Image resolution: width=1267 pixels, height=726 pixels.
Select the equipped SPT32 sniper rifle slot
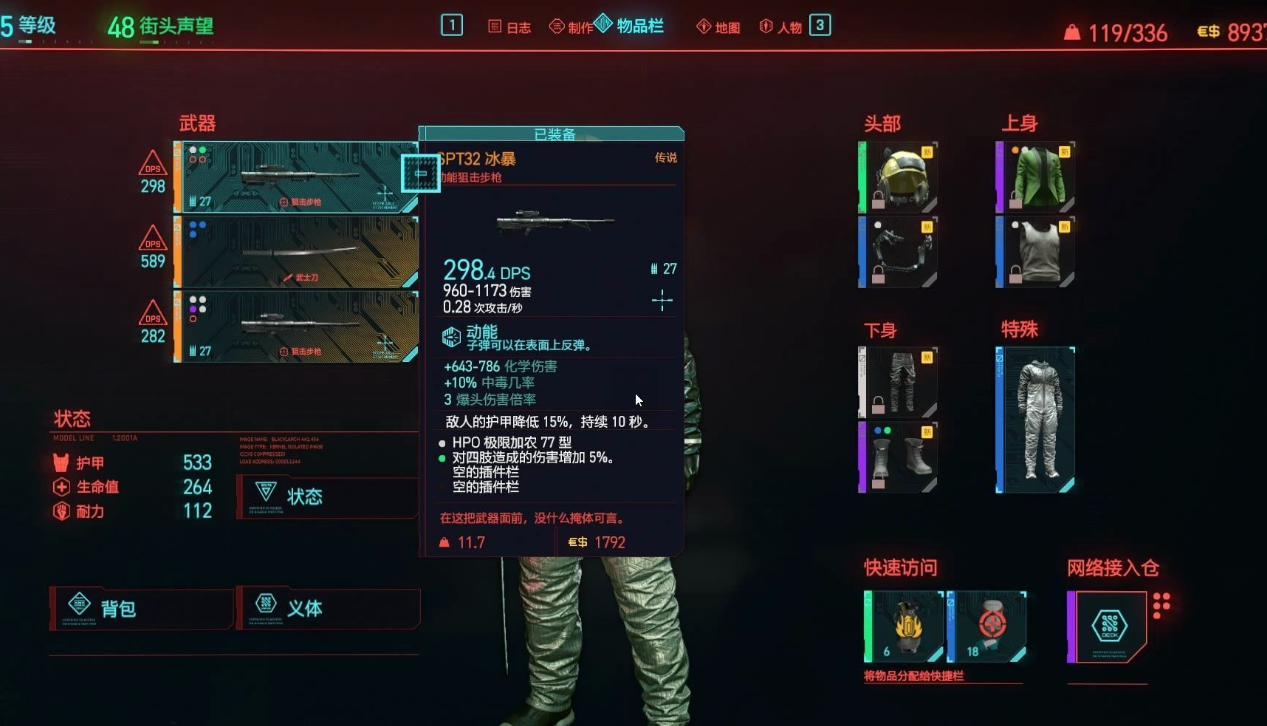pos(297,177)
